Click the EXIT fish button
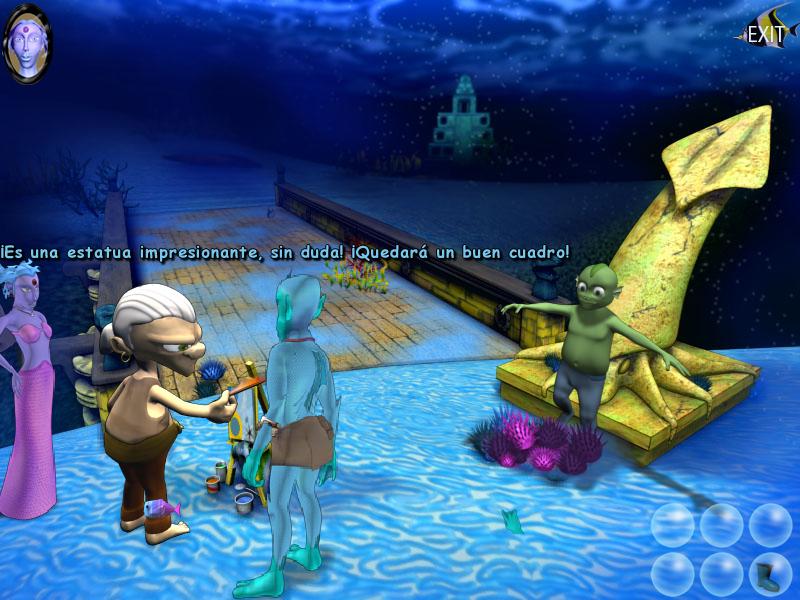 [766, 32]
